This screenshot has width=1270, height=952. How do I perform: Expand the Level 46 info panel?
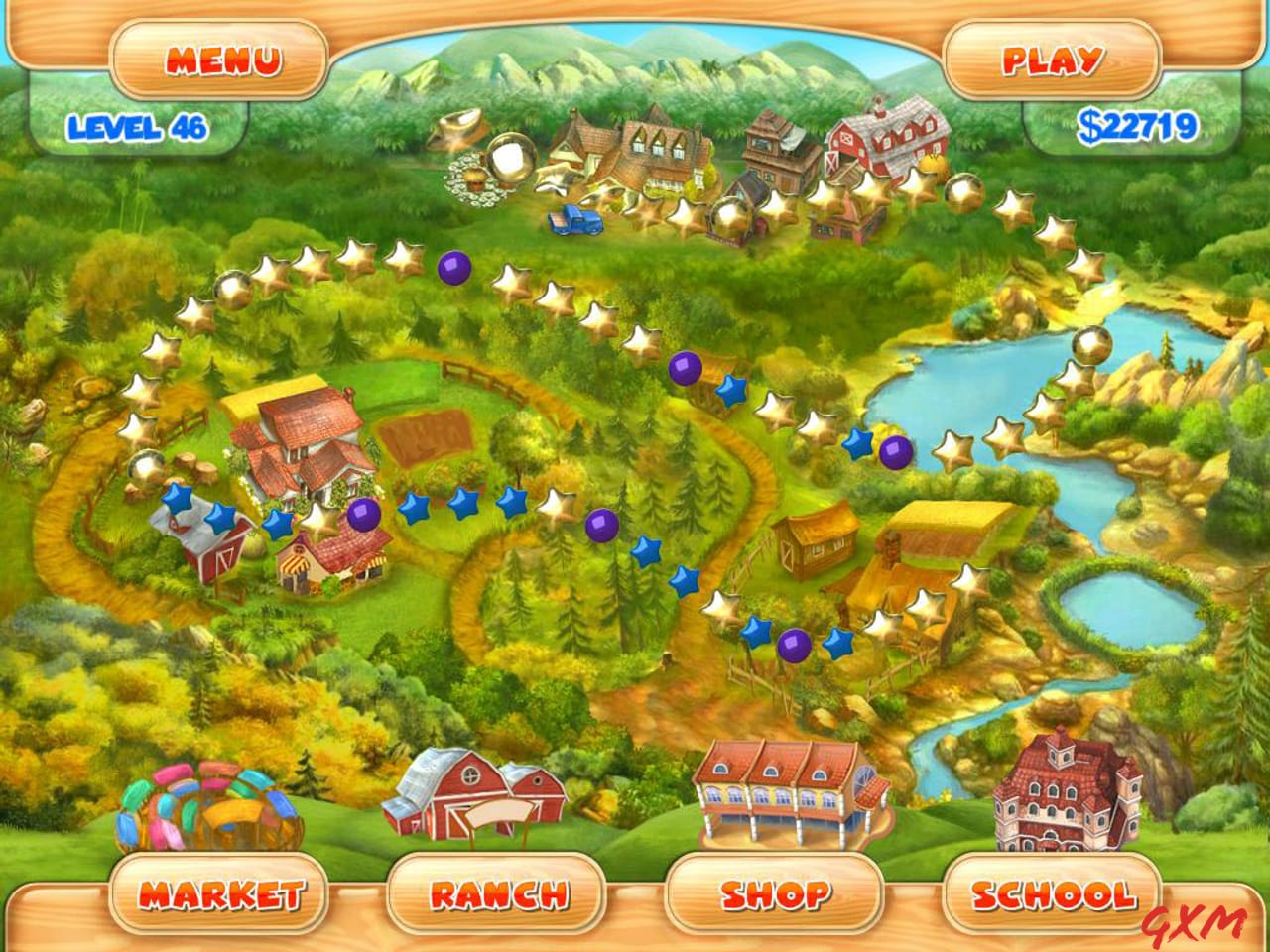tap(139, 127)
